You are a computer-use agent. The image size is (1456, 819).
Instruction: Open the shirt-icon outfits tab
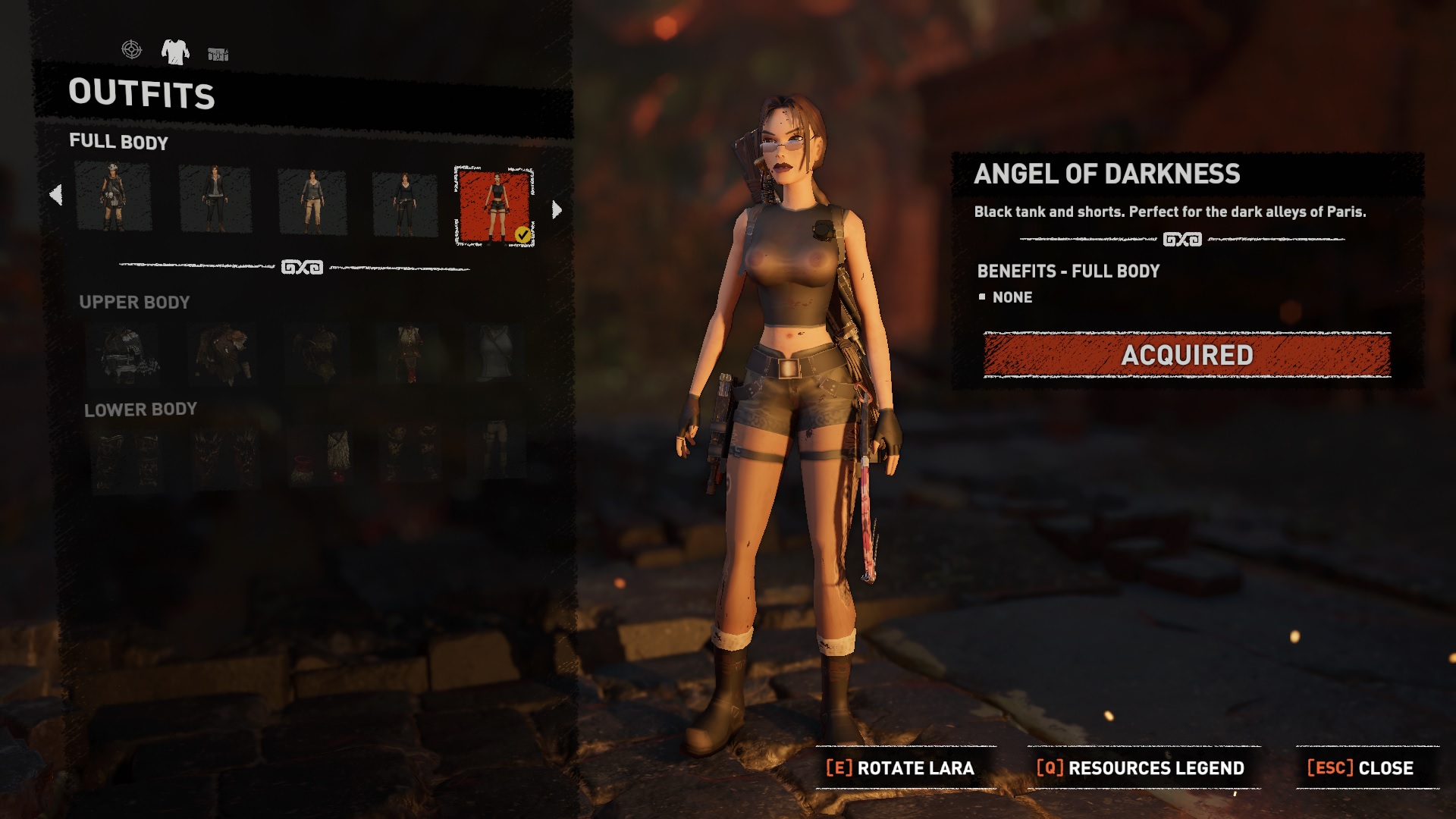tap(175, 52)
